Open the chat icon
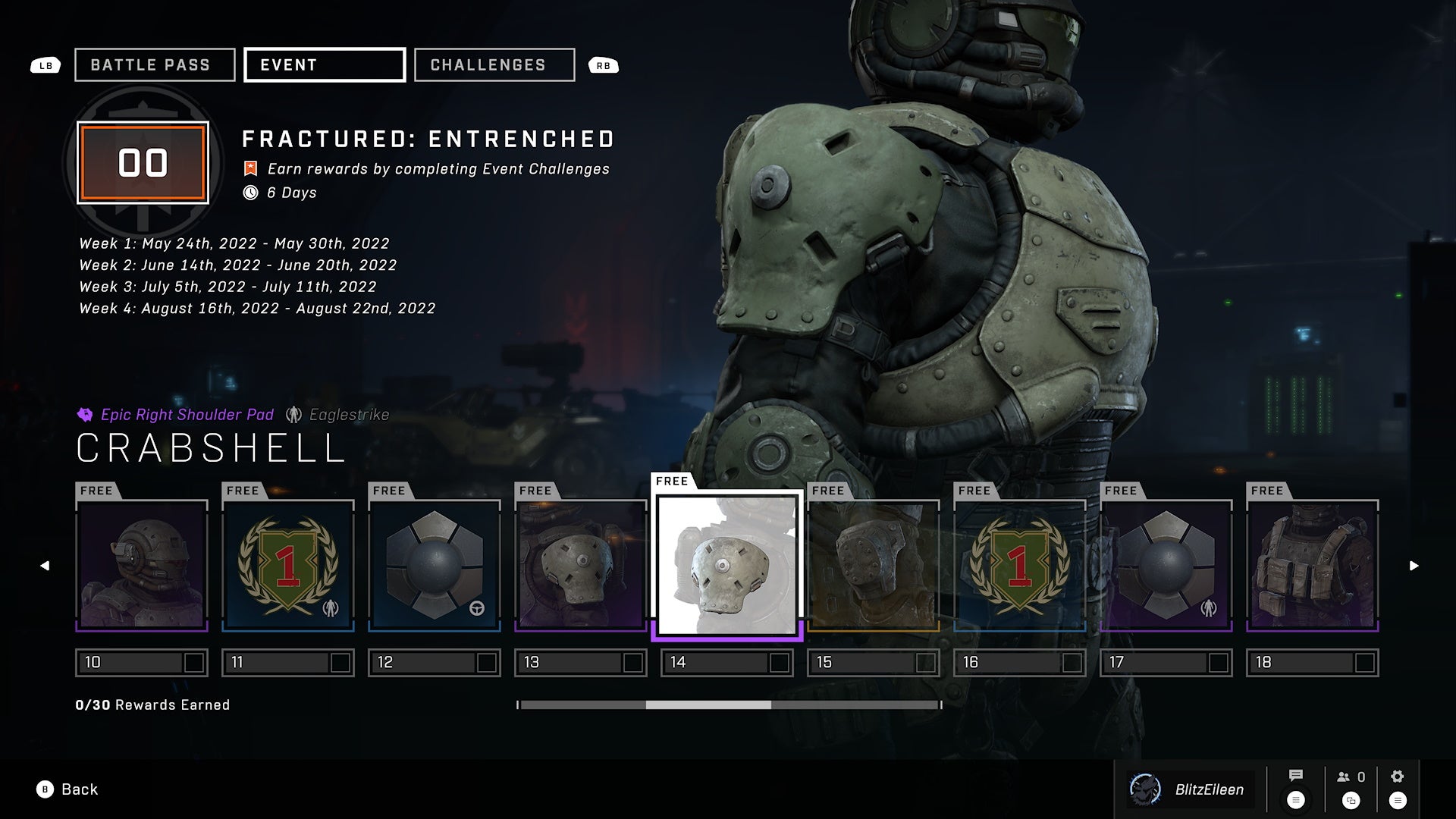 1295,776
